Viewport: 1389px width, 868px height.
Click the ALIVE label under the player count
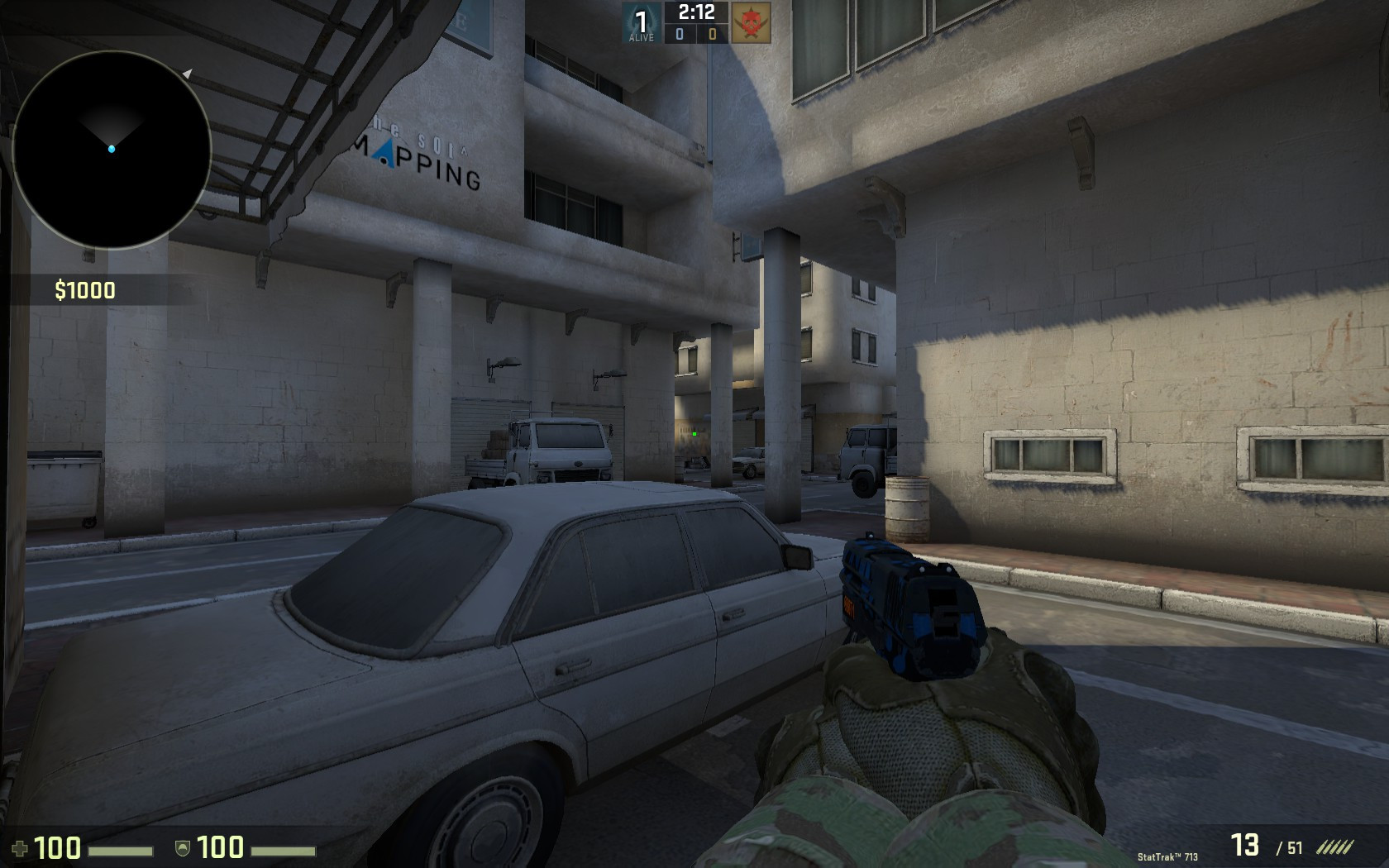(641, 37)
